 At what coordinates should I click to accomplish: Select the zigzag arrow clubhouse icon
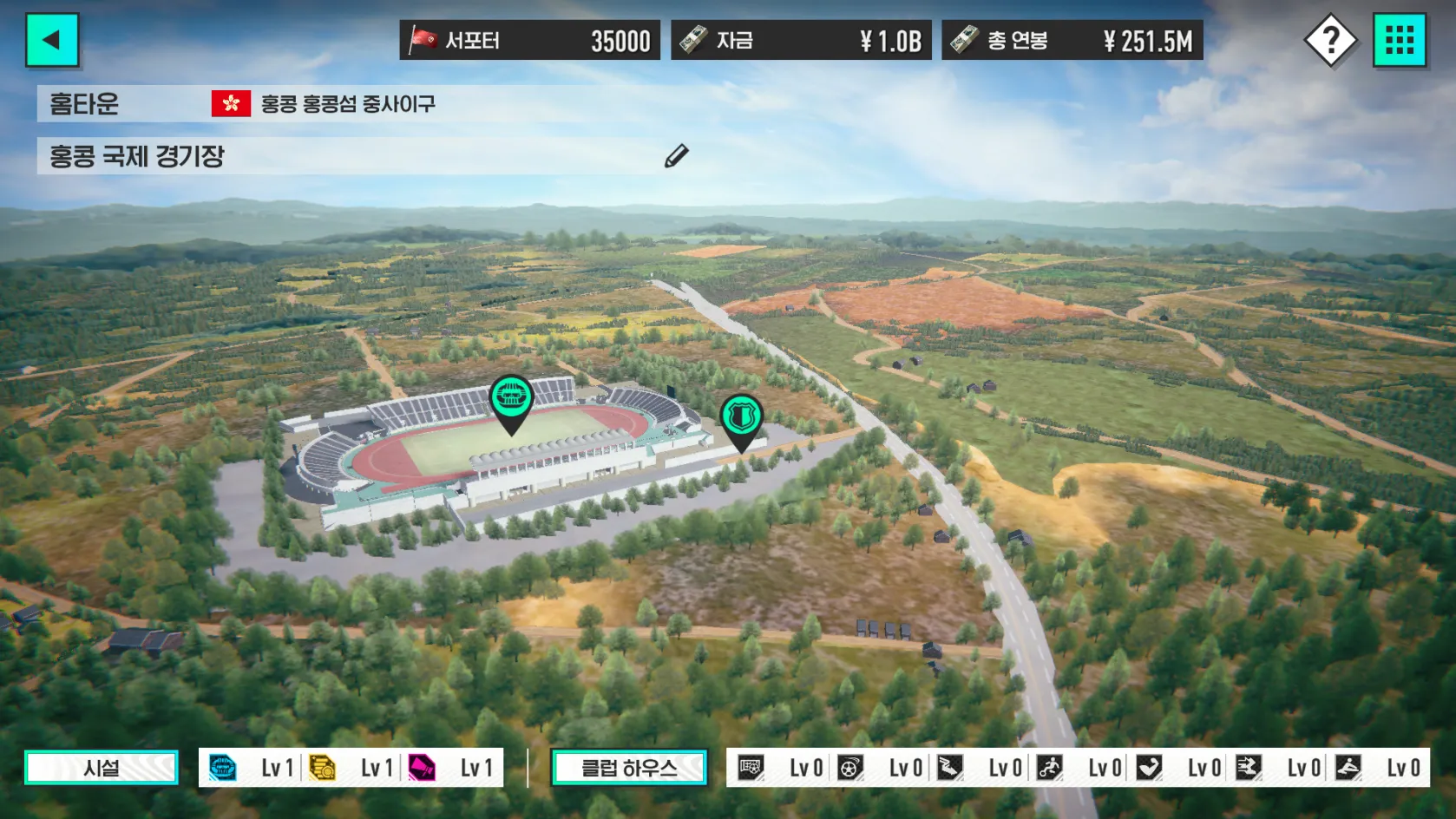click(x=950, y=768)
